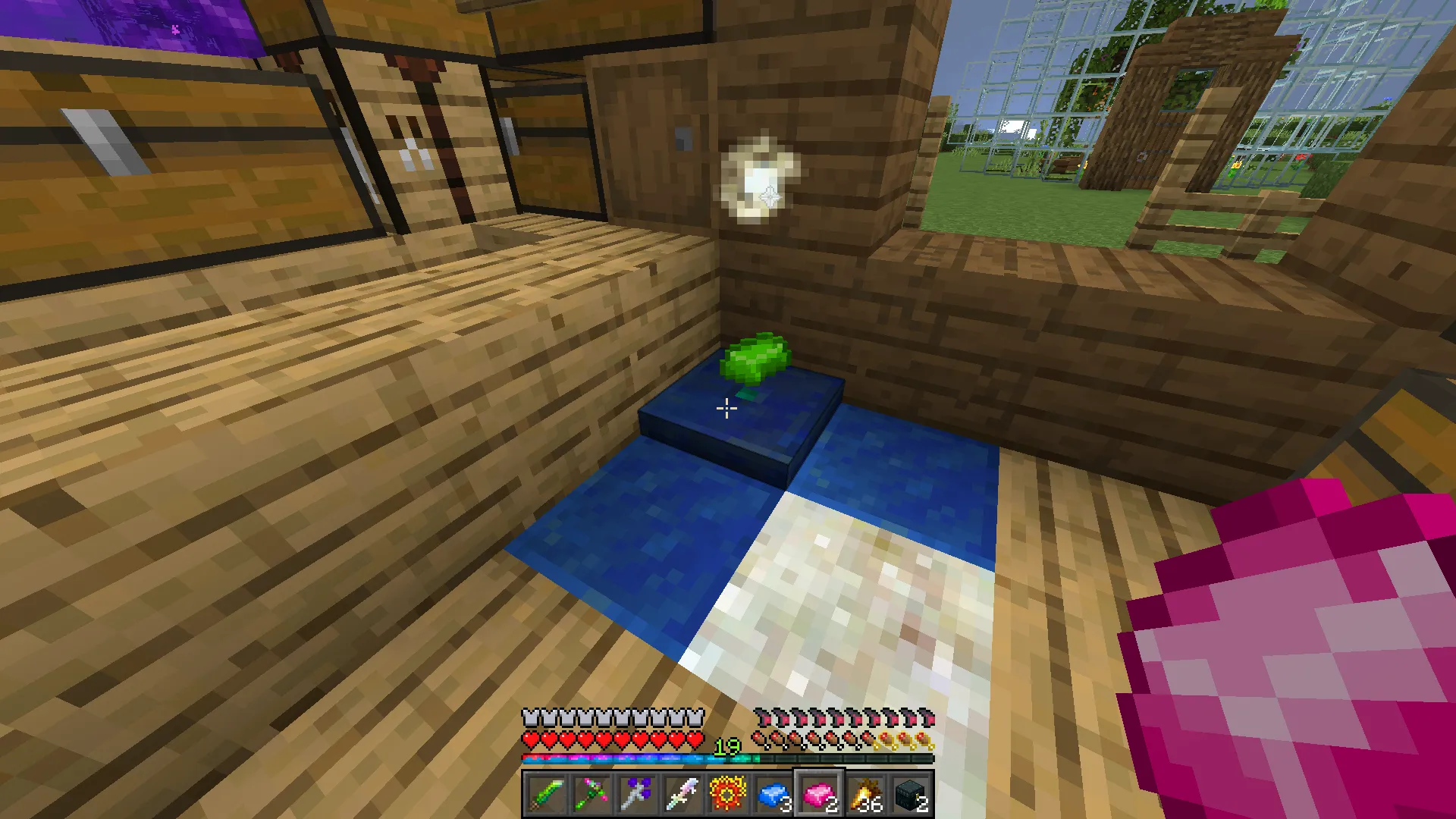Click the currently selected pink dye slot
Screen dimensions: 1456x819
pos(817,793)
